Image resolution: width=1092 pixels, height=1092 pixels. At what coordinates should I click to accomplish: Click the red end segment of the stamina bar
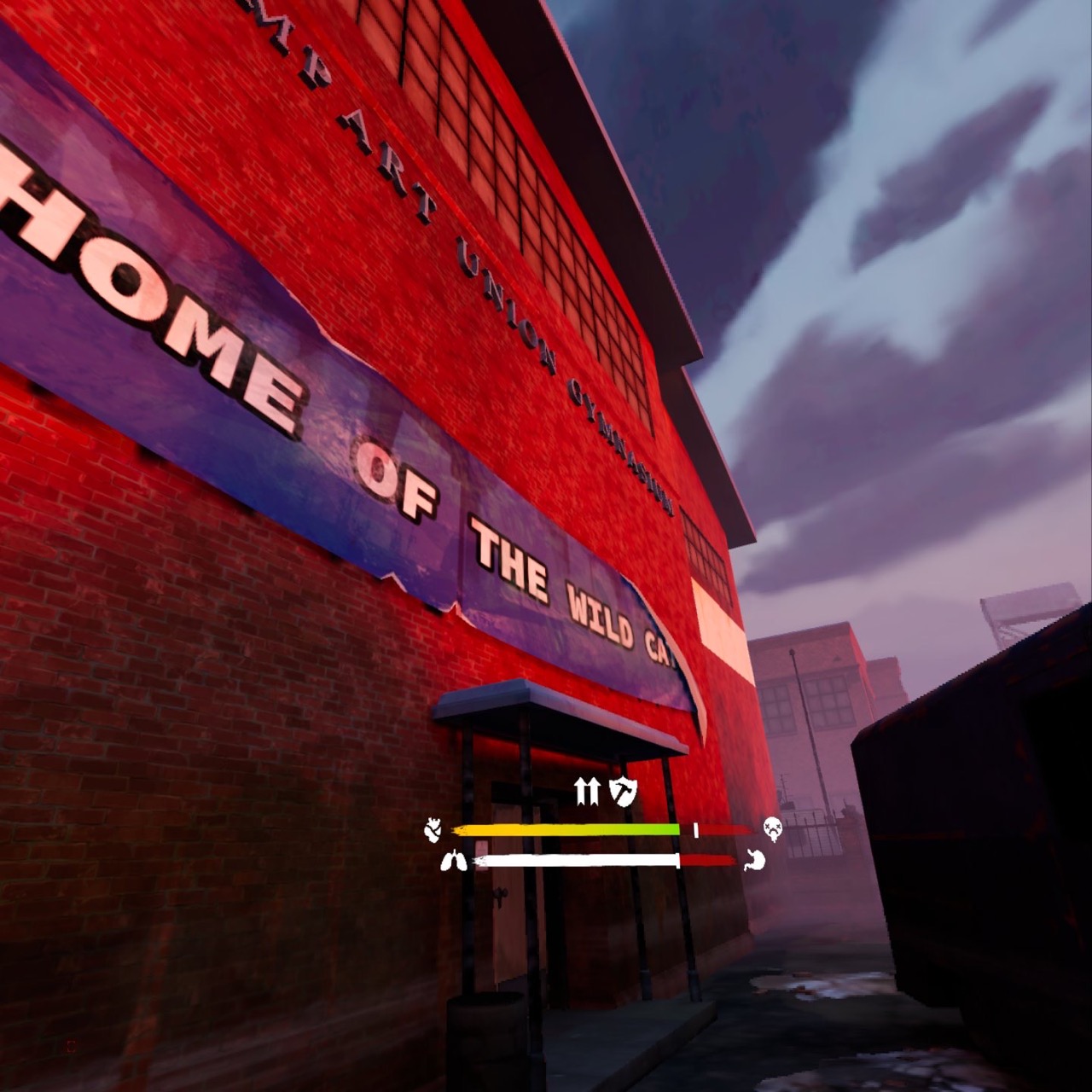click(x=708, y=860)
